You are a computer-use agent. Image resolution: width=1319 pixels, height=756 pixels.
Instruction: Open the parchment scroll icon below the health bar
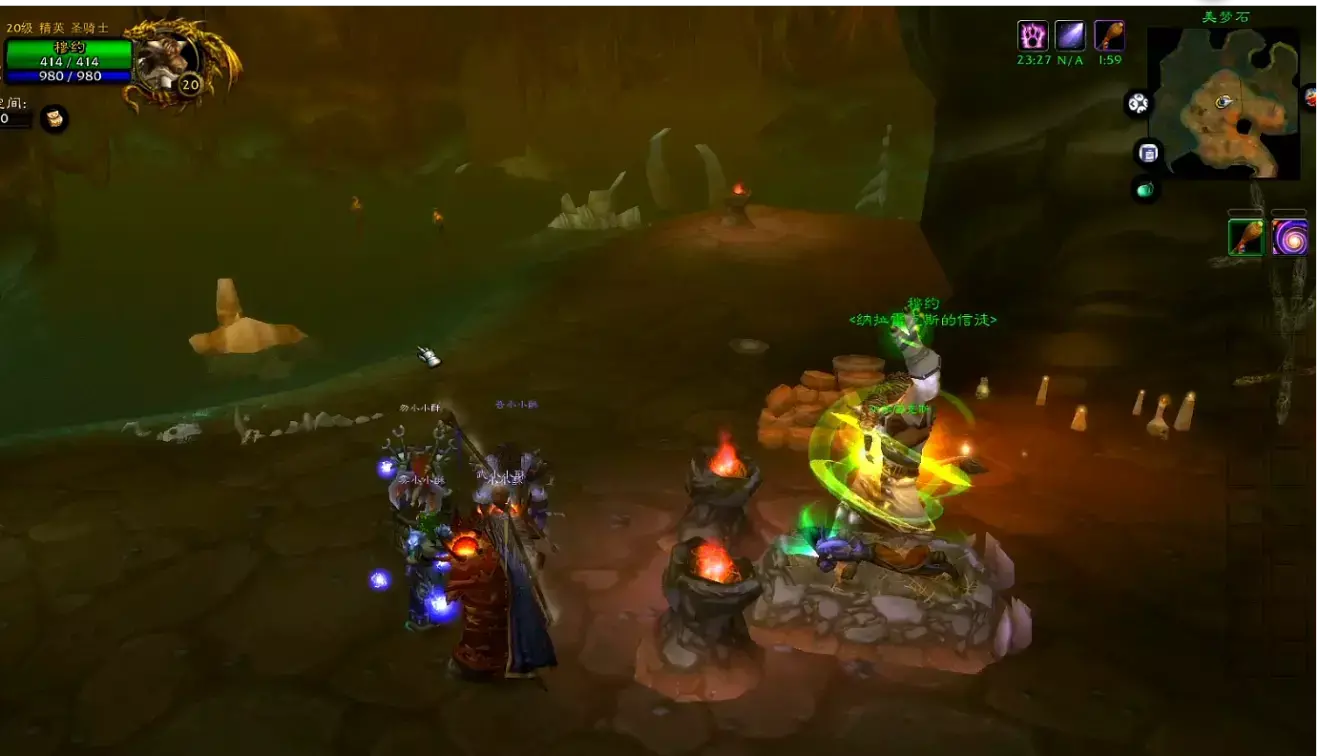[x=54, y=119]
